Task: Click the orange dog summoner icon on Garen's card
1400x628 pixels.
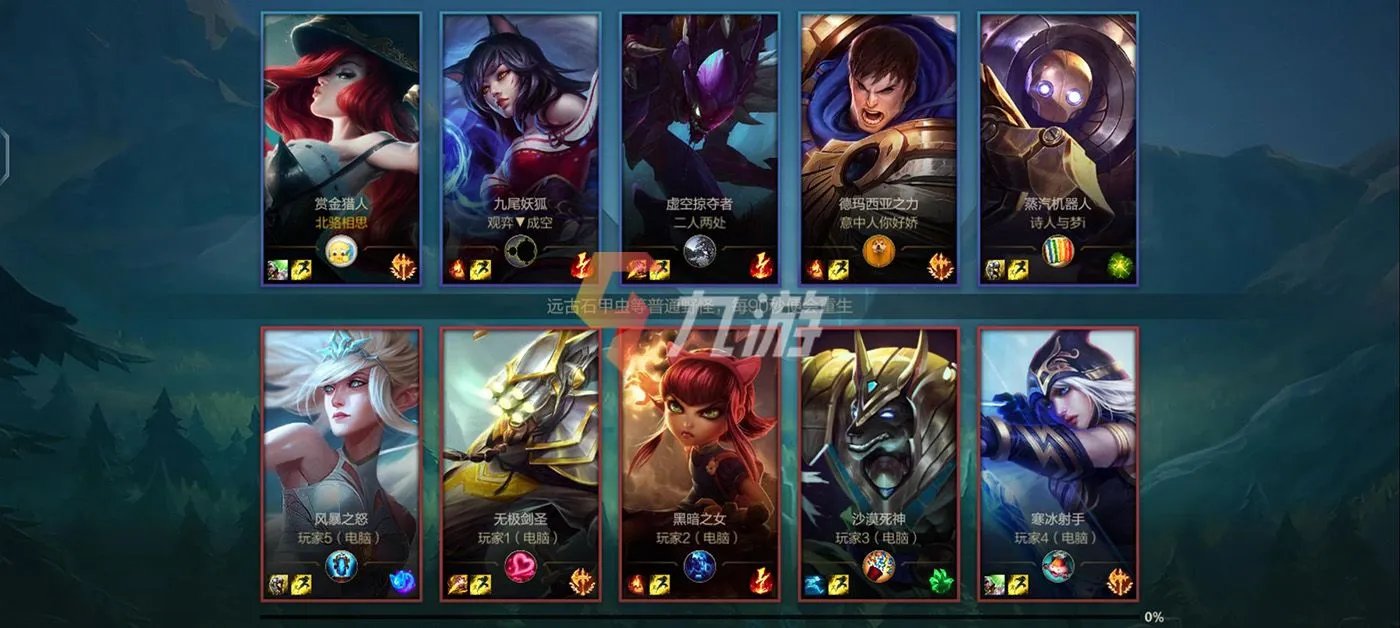Action: coord(878,251)
